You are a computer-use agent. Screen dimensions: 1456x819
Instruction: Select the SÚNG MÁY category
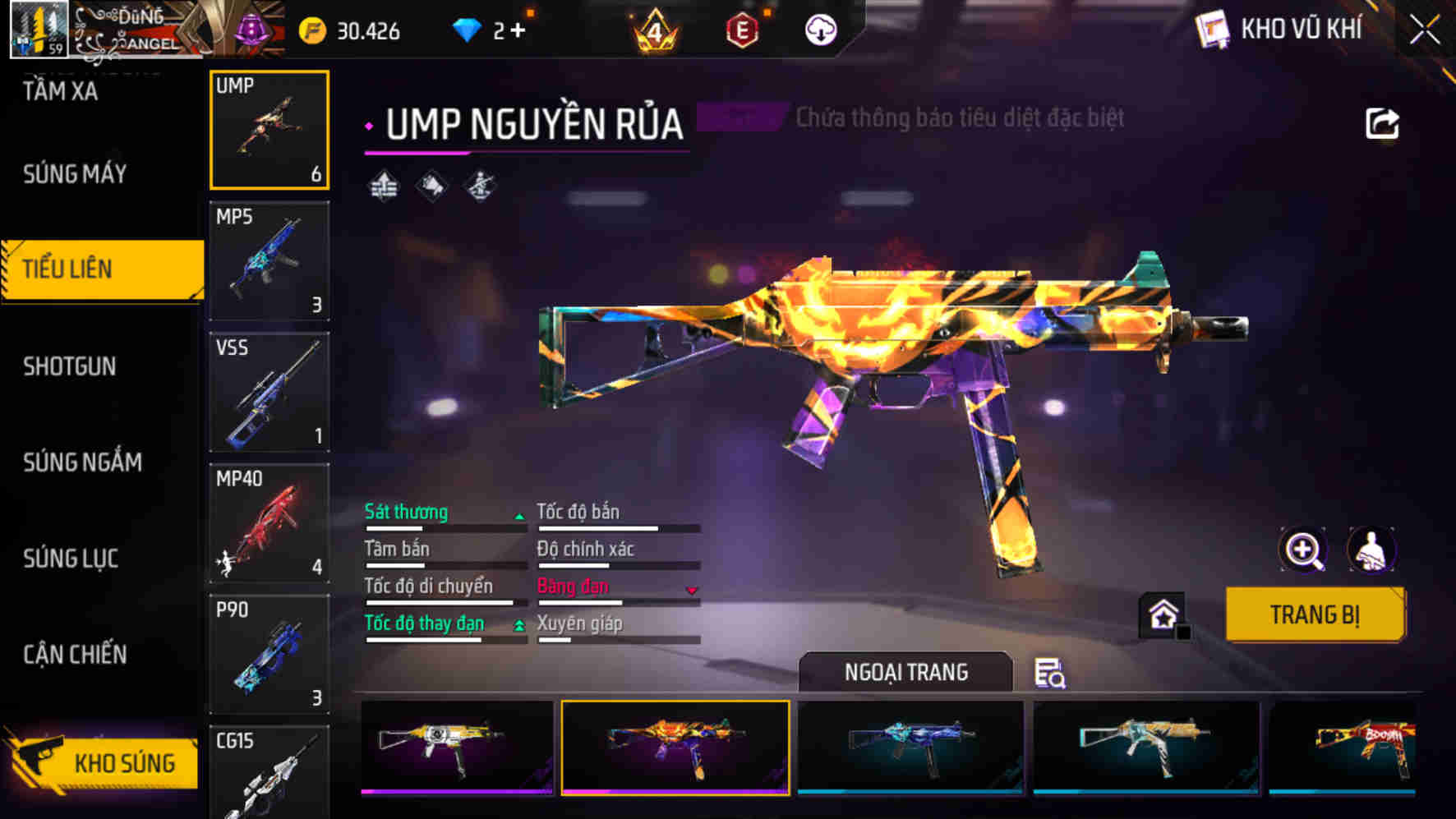pos(75,174)
